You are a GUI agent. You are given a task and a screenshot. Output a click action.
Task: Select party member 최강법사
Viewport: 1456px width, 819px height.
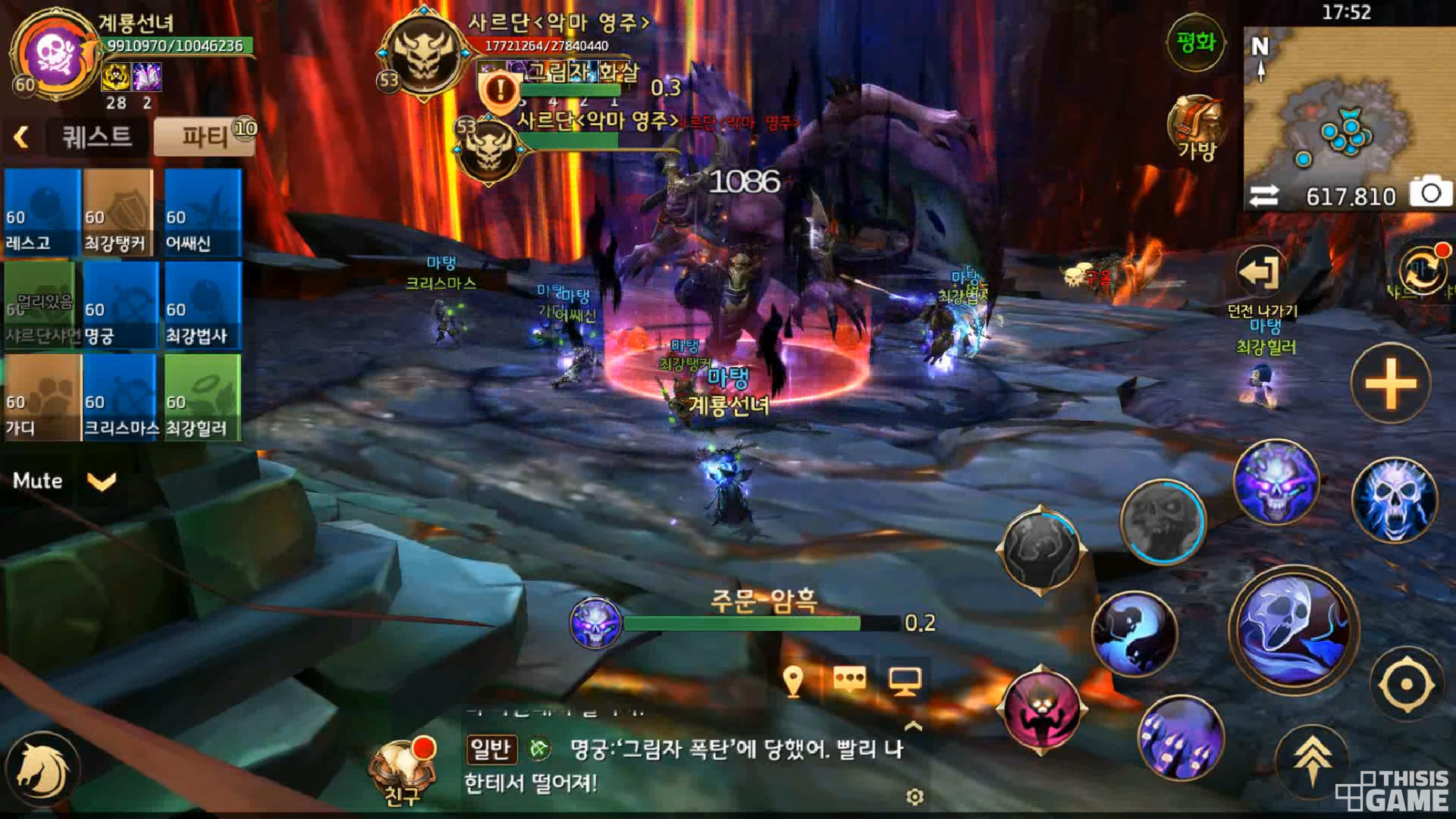click(x=202, y=306)
